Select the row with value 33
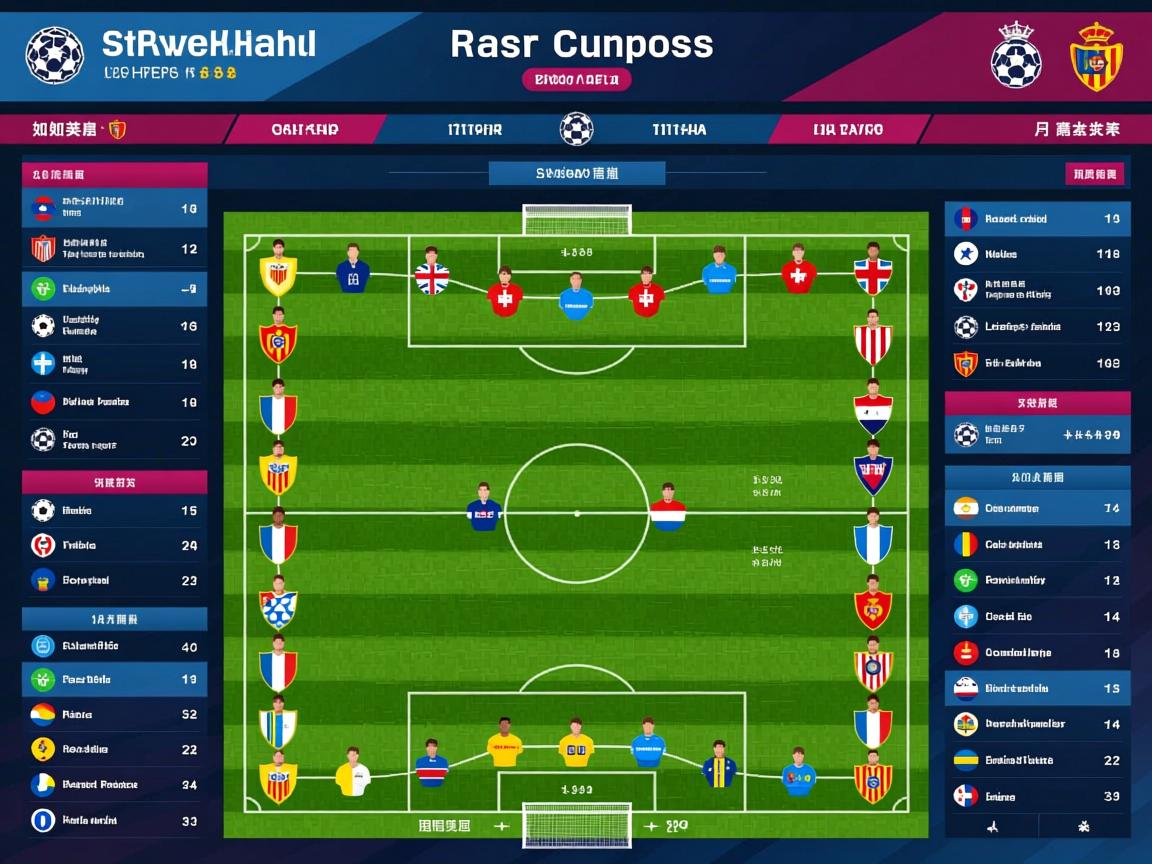The height and width of the screenshot is (864, 1152). (114, 821)
